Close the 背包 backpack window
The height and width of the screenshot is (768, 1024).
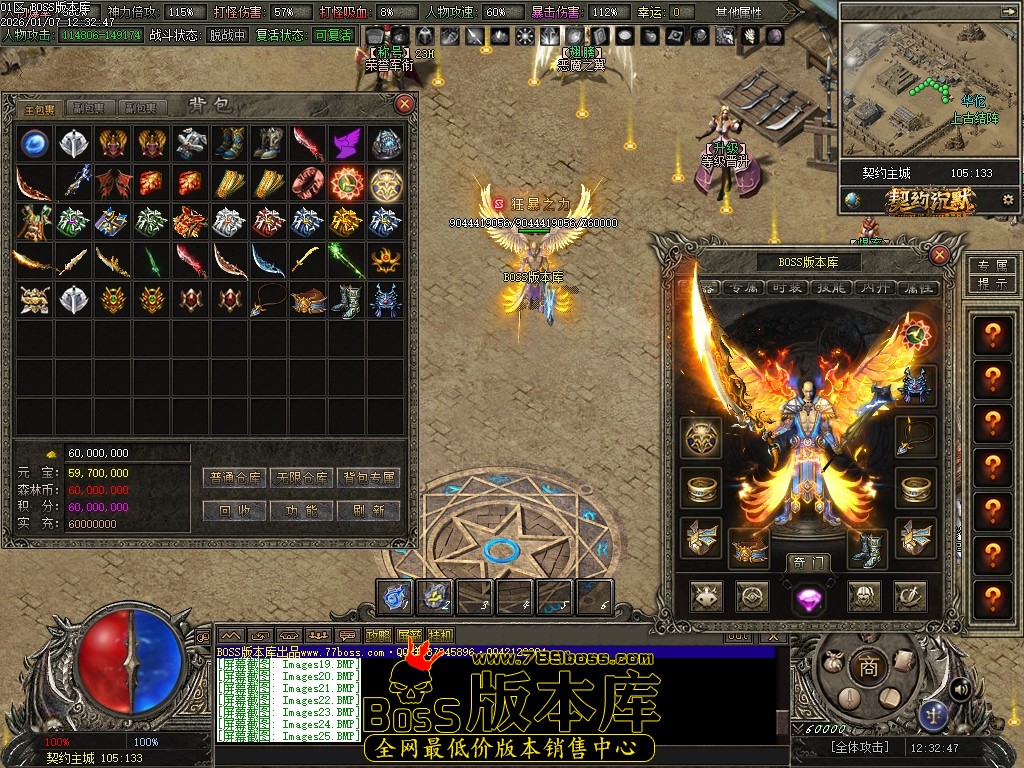pyautogui.click(x=404, y=104)
